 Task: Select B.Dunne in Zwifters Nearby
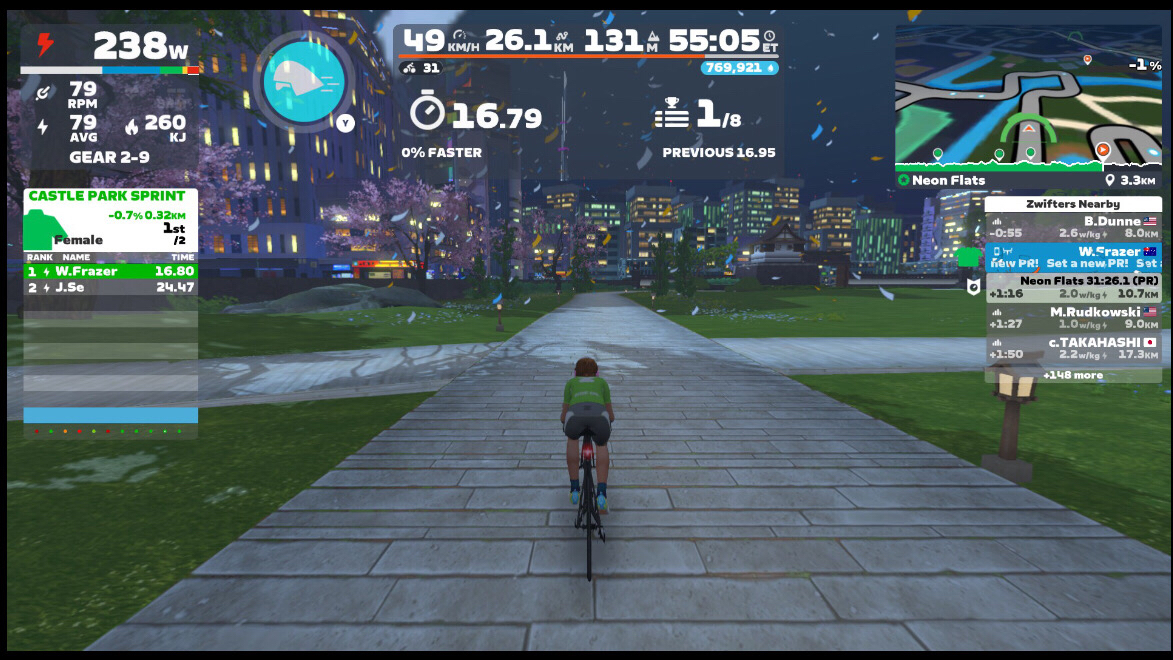point(1073,227)
